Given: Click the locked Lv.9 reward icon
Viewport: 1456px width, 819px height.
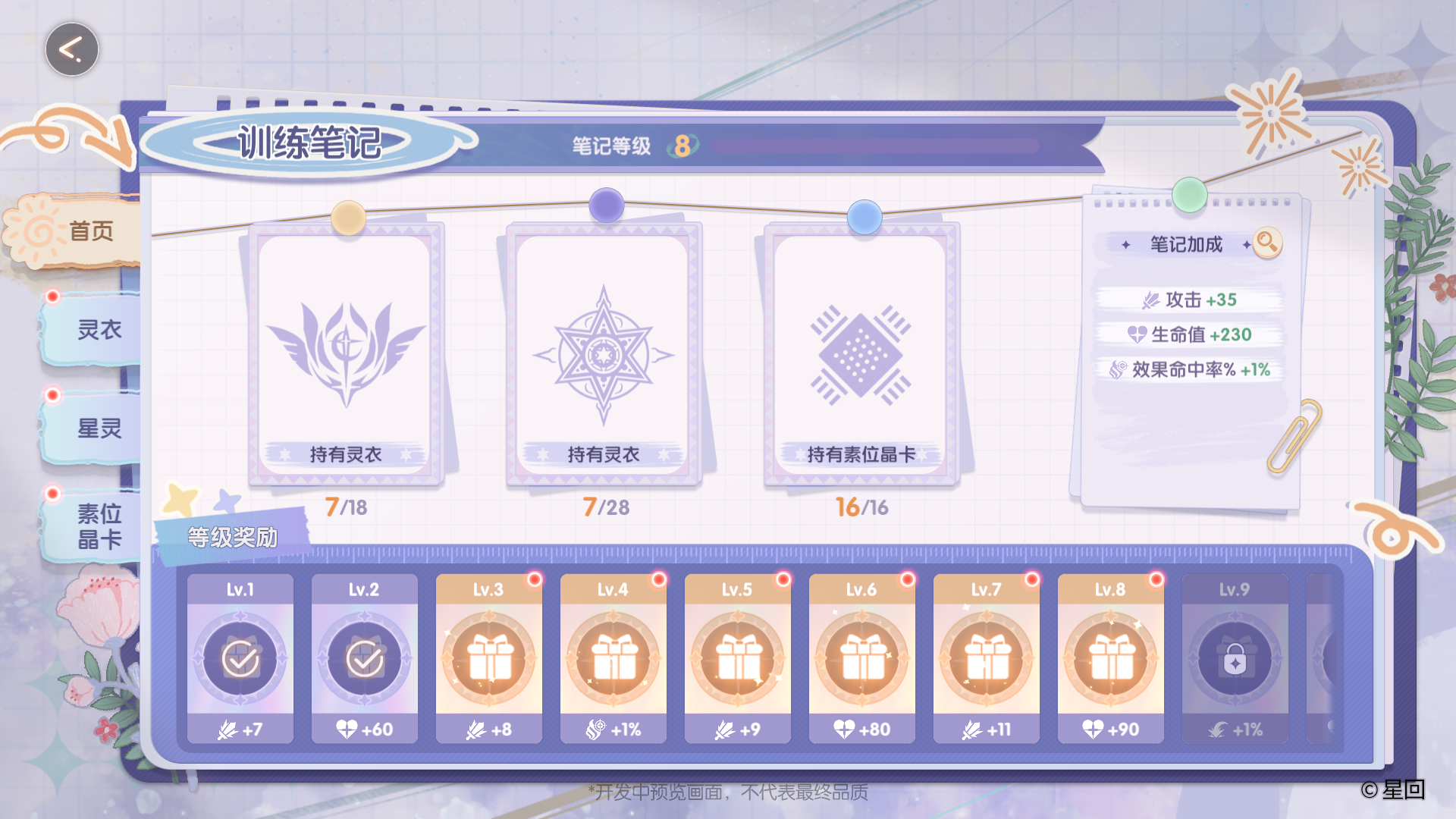Looking at the screenshot, I should (1235, 660).
